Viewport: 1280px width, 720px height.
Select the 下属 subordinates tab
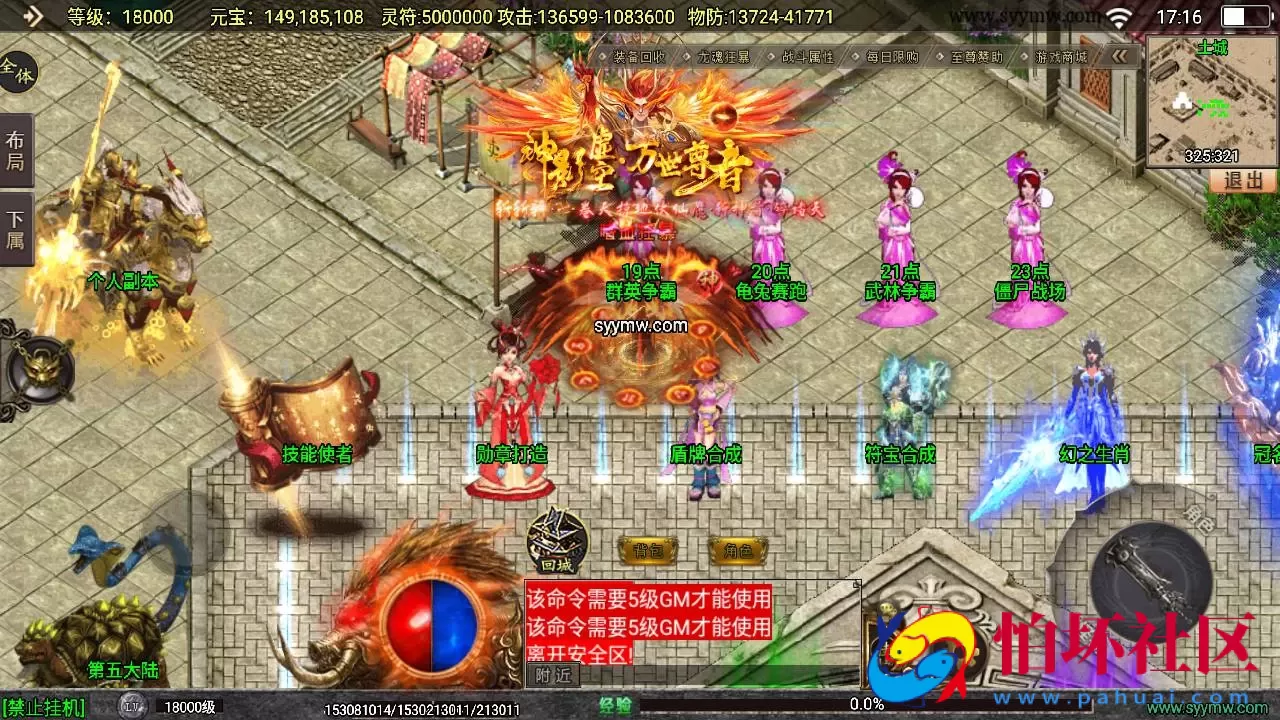coord(16,229)
